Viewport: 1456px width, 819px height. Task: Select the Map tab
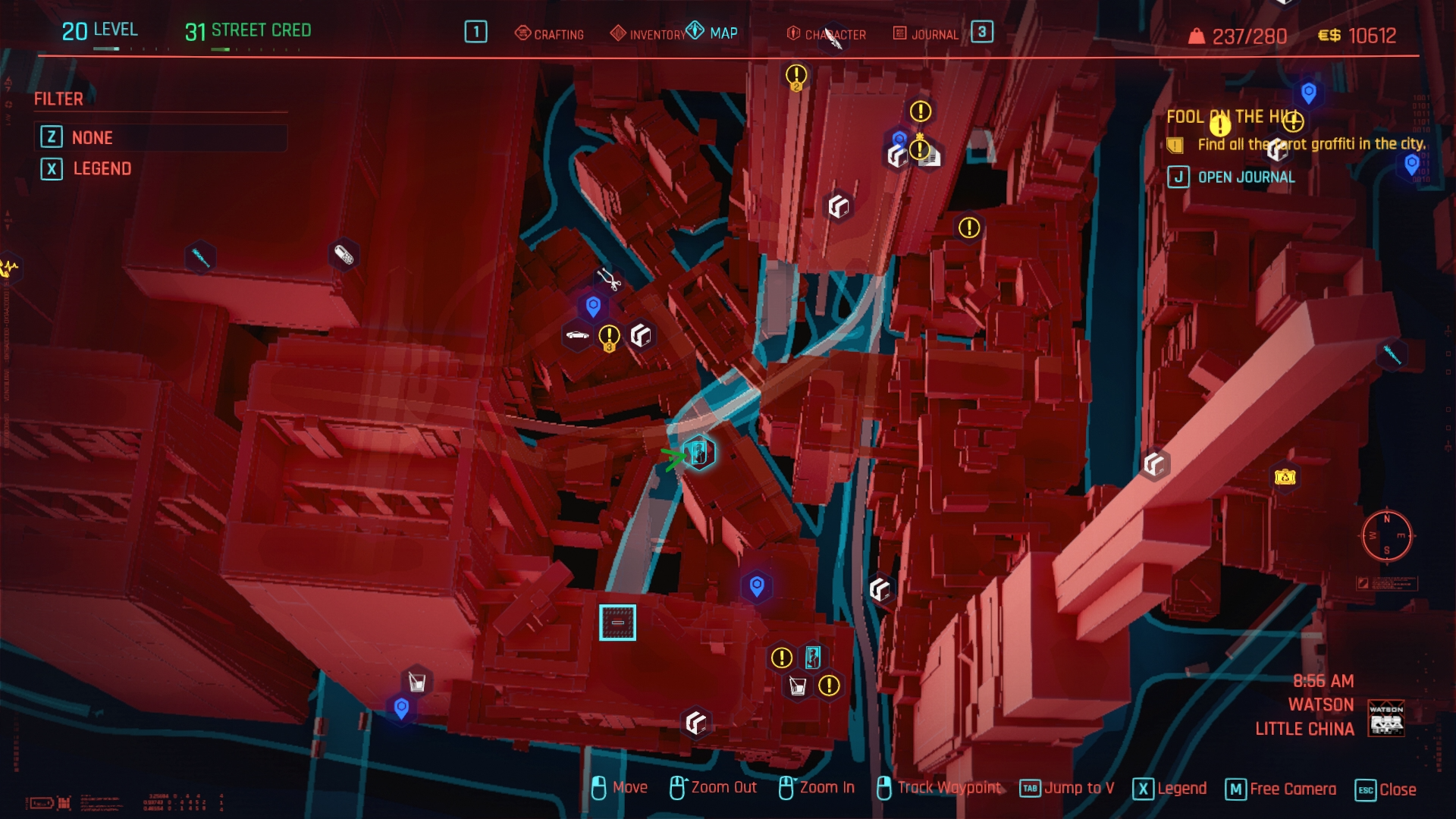[713, 33]
